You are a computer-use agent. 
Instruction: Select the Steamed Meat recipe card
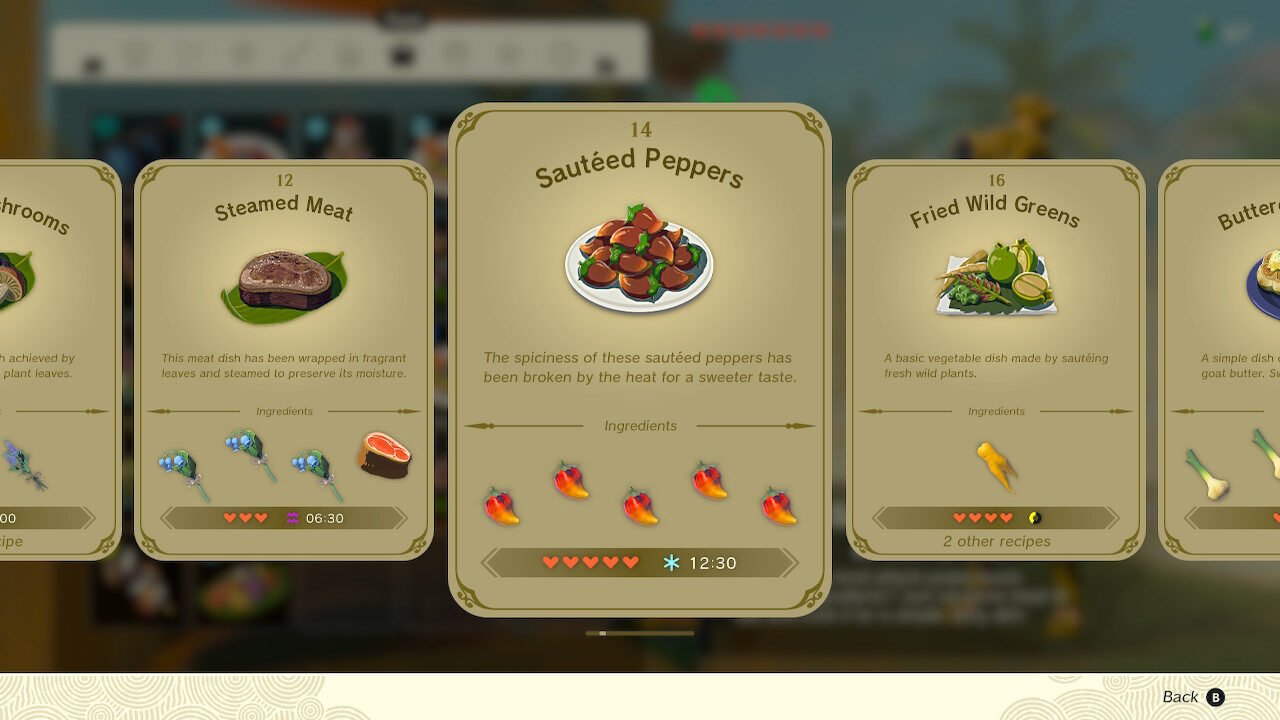(x=284, y=360)
